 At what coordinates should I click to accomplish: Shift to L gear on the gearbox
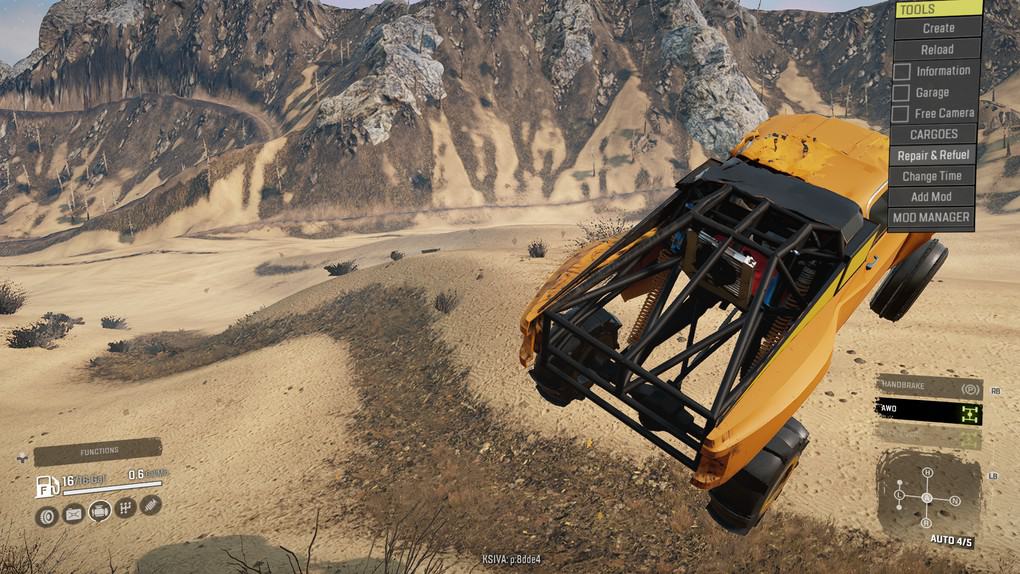coord(900,496)
